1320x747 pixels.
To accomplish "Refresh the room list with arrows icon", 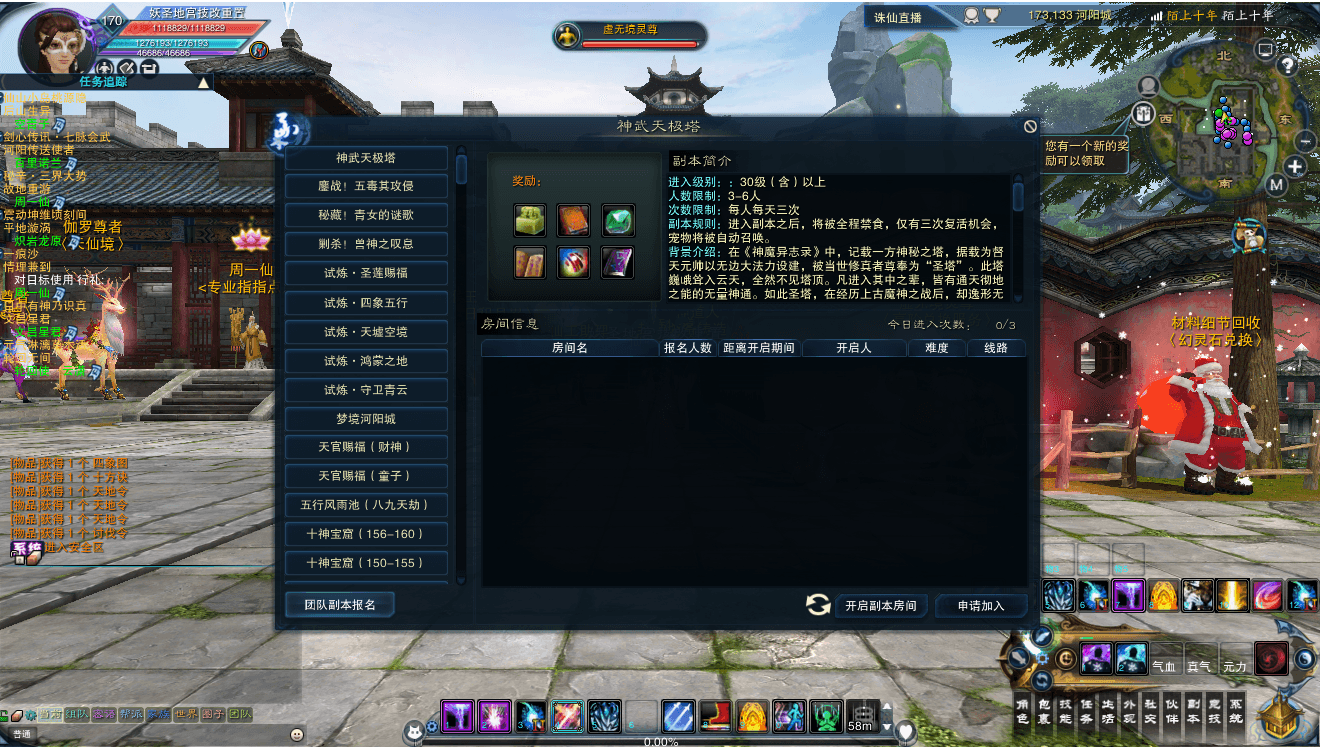I will pos(818,604).
